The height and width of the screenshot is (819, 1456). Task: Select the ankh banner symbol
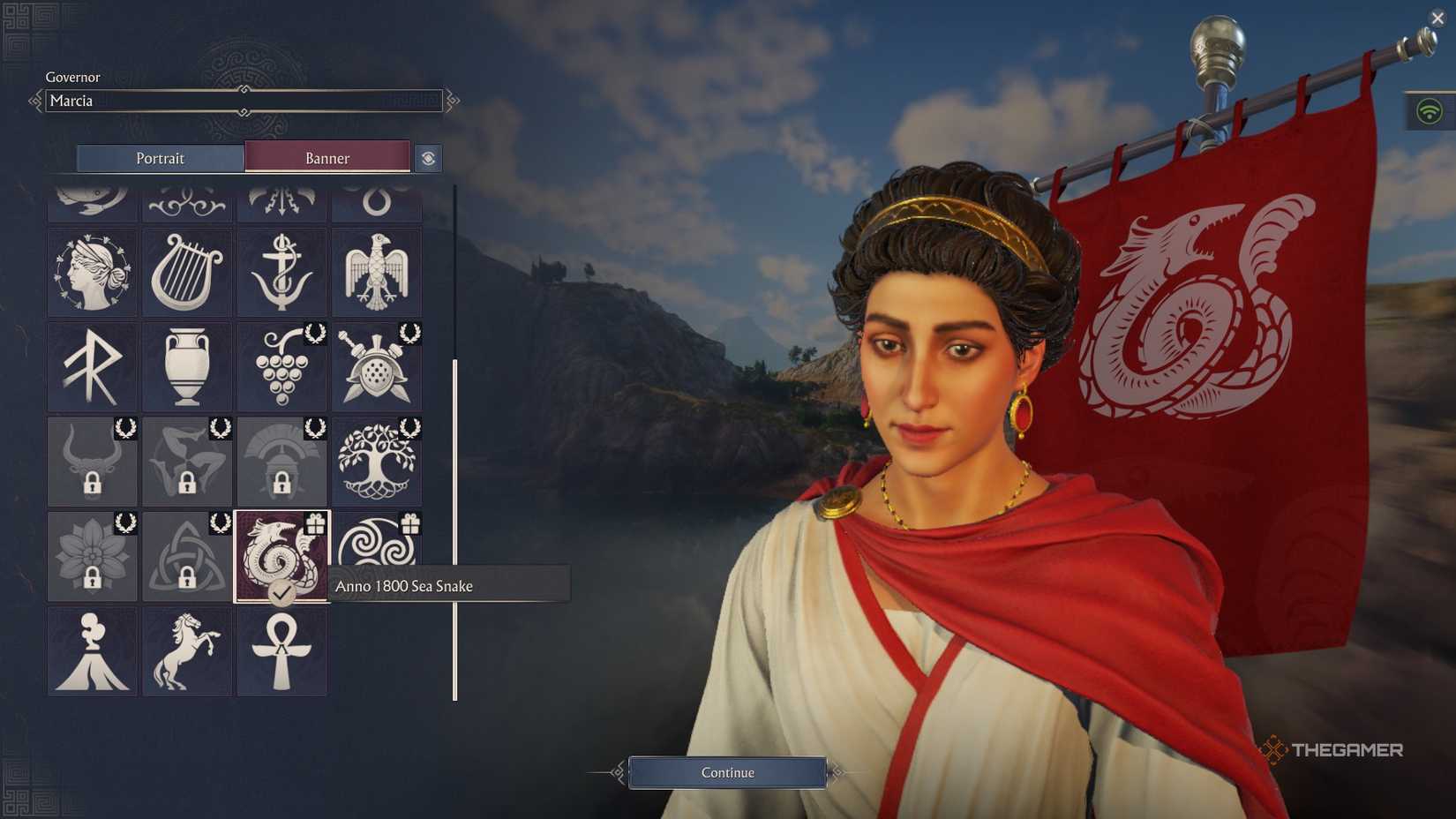click(x=282, y=651)
